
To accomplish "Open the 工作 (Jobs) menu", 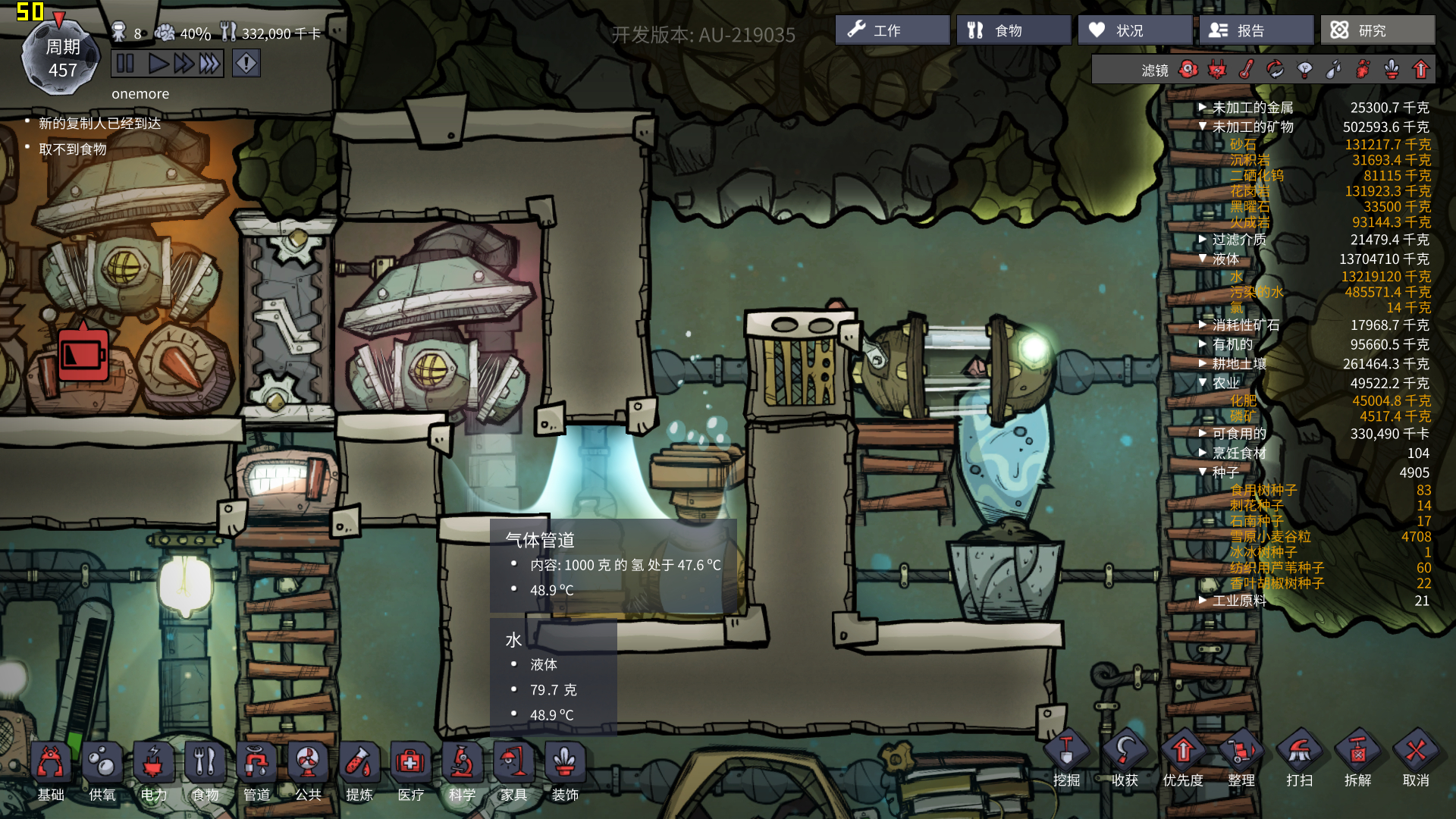I will [892, 30].
